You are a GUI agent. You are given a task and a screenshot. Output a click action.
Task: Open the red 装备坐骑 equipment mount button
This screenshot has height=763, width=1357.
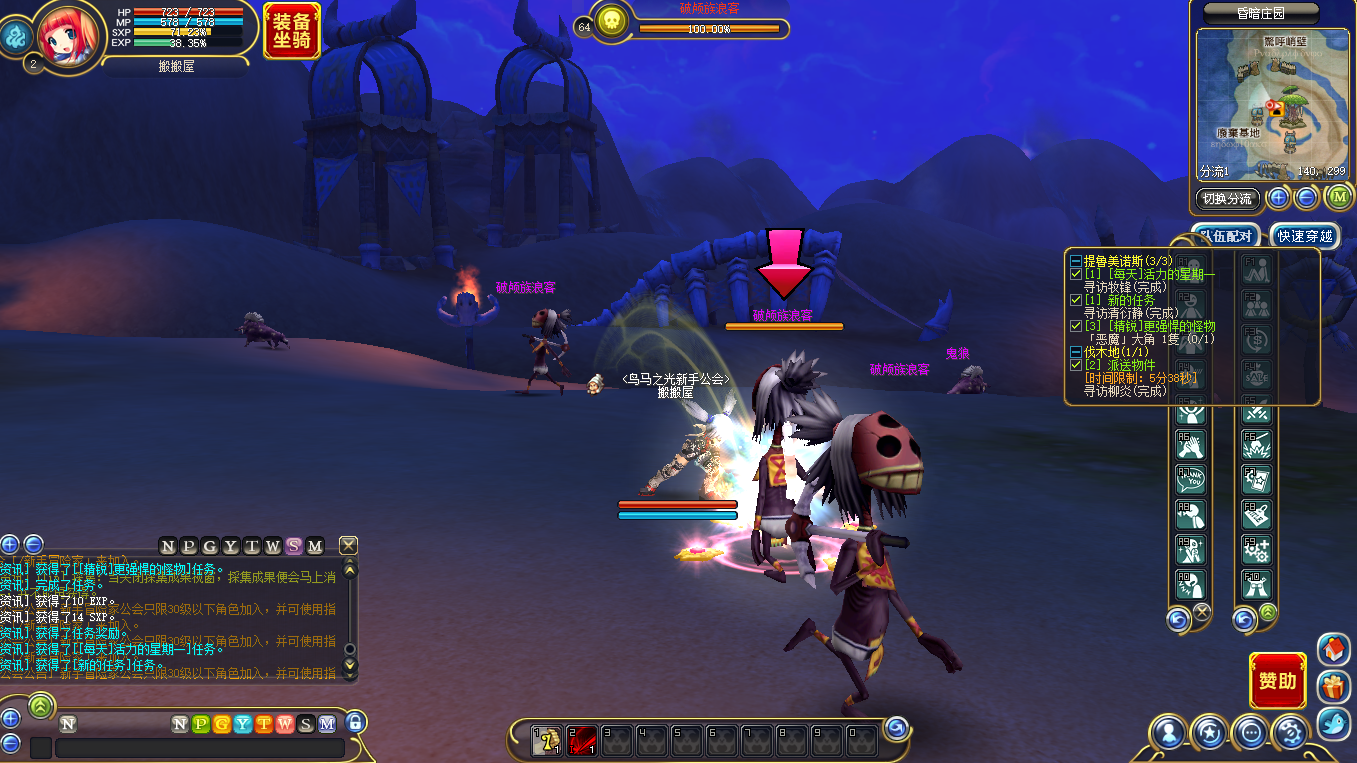[x=292, y=30]
